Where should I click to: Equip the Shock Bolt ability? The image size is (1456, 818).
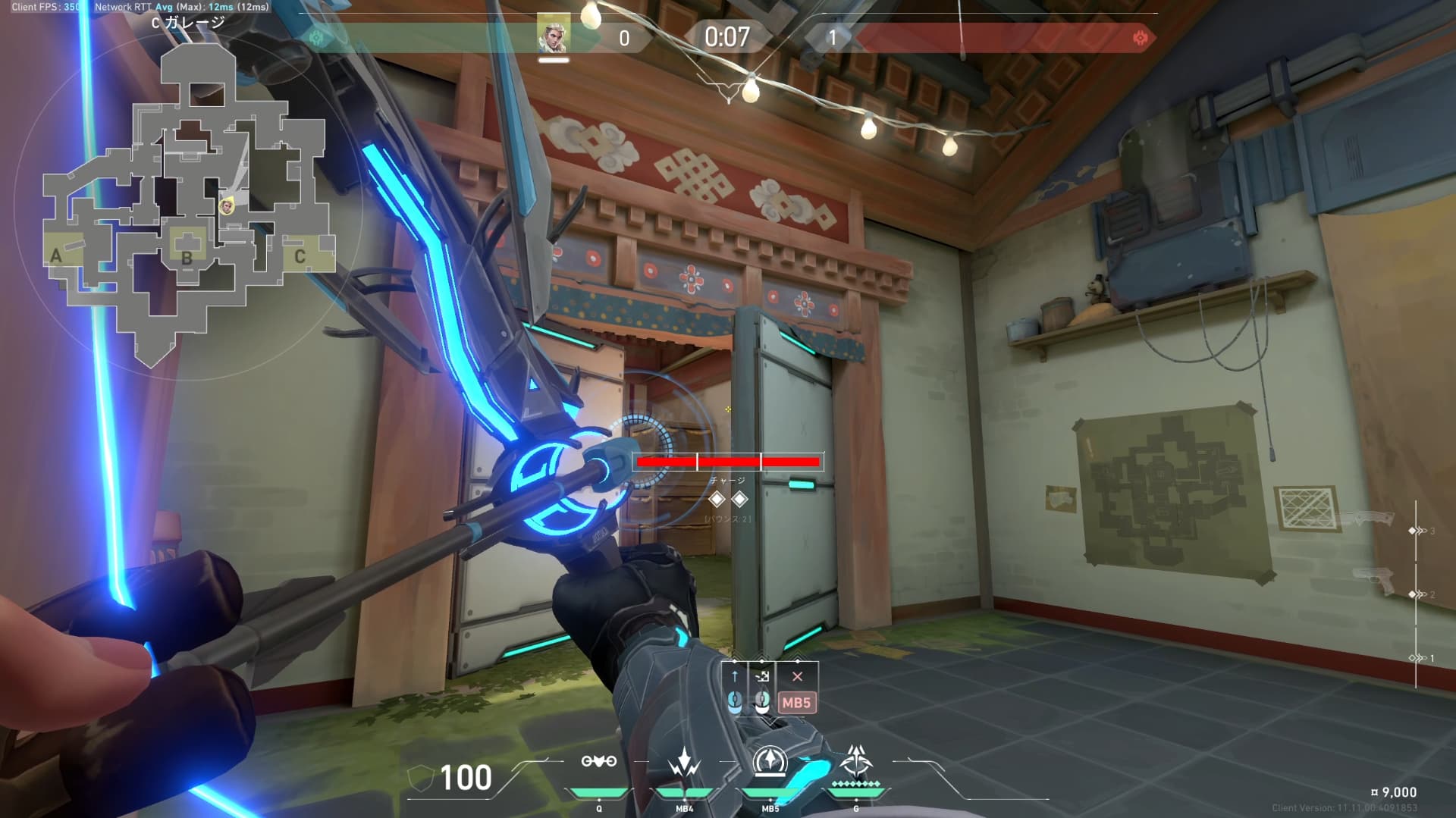[x=684, y=763]
